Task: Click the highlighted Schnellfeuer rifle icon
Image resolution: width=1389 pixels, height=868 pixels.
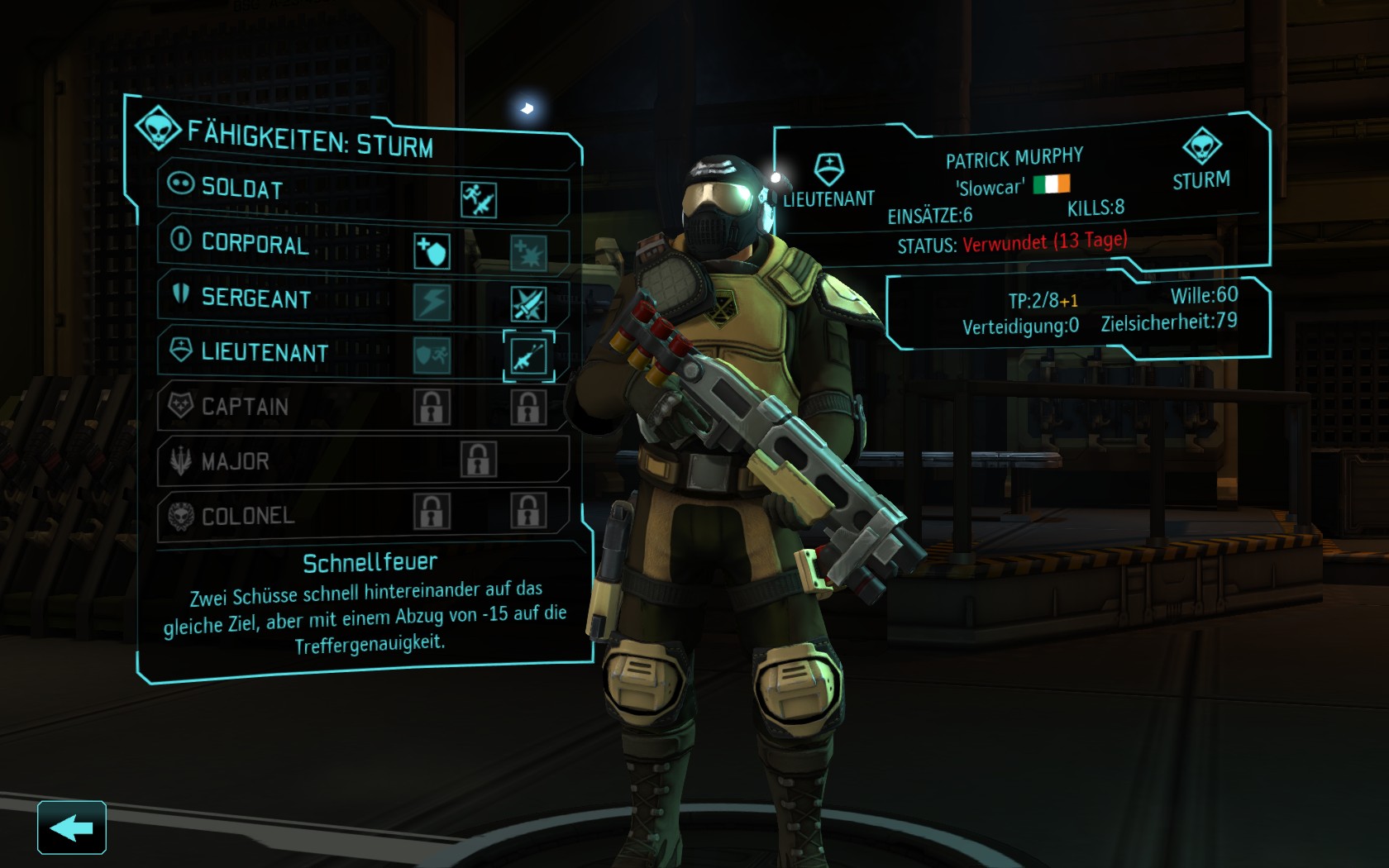Action: (x=528, y=356)
